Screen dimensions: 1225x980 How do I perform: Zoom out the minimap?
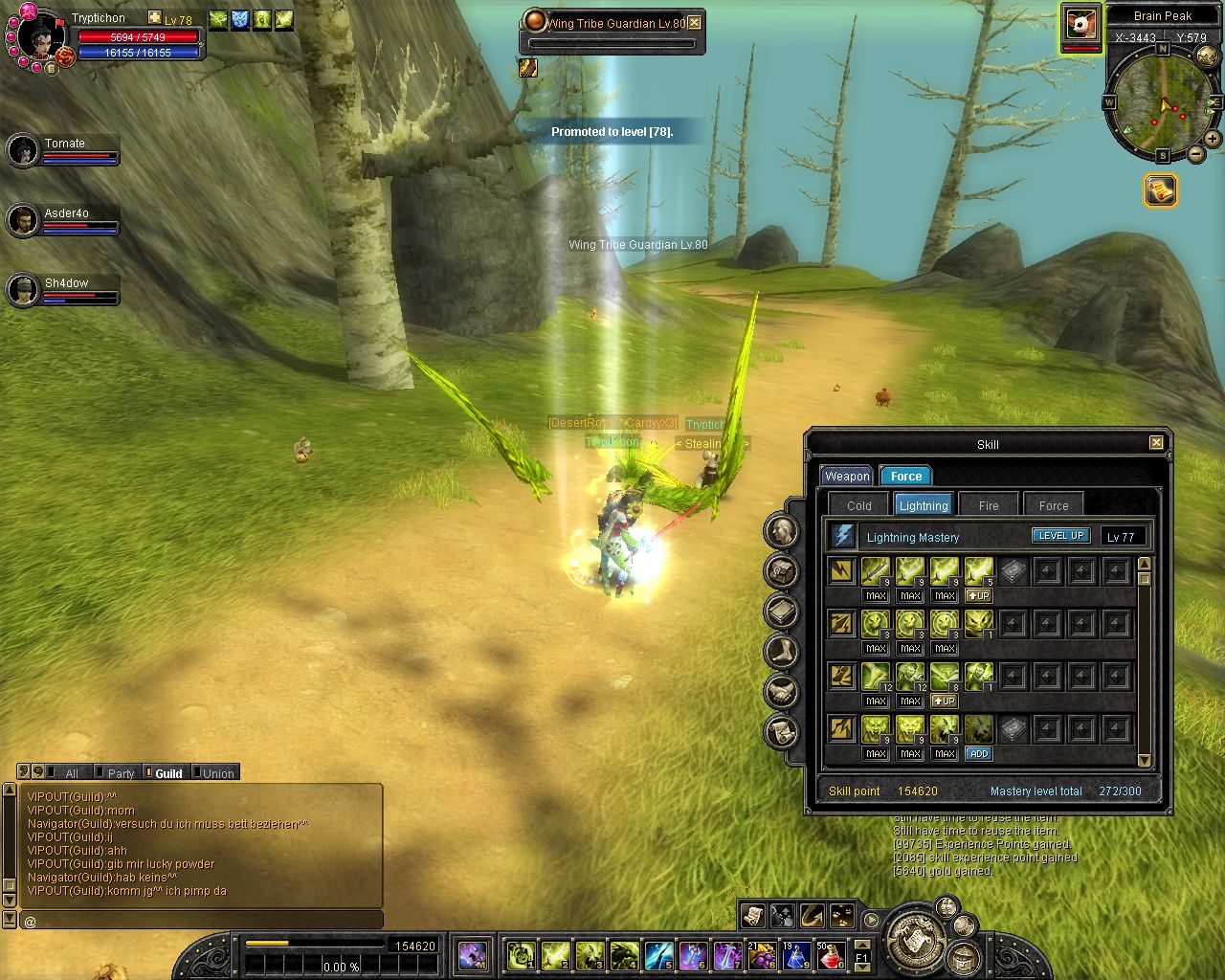click(1196, 154)
